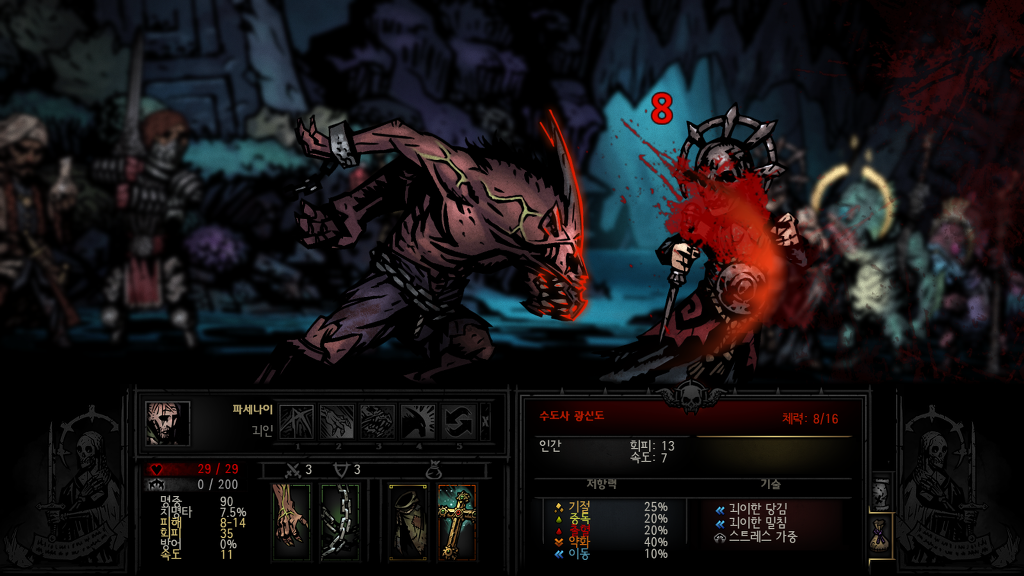The height and width of the screenshot is (576, 1024).
Task: Select the first combat skill icon
Action: [297, 422]
